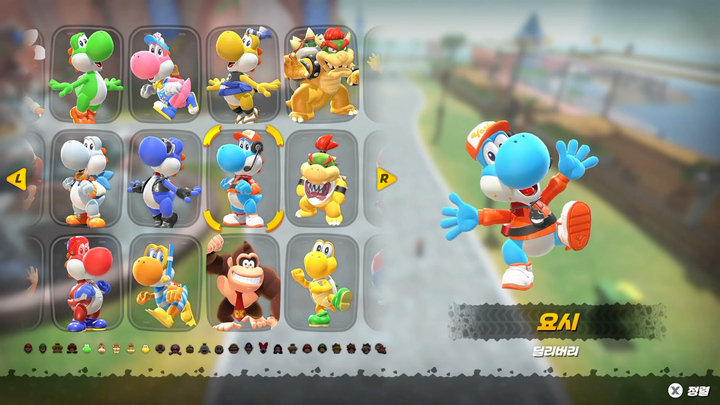Click the highlighted light-blue delivery Yoshi tile
The height and width of the screenshot is (405, 720).
pos(244,178)
